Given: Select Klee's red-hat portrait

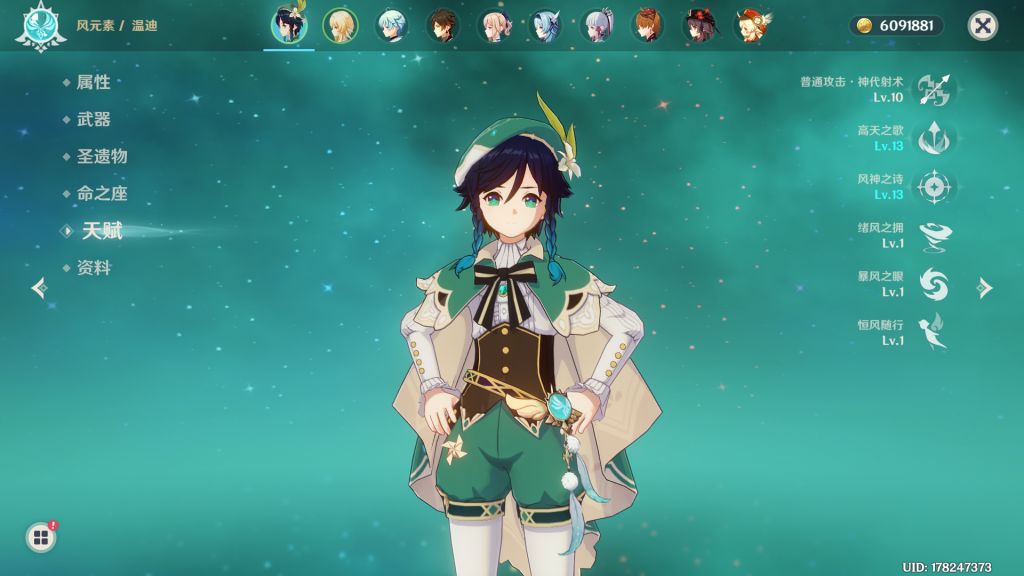Looking at the screenshot, I should pos(750,26).
